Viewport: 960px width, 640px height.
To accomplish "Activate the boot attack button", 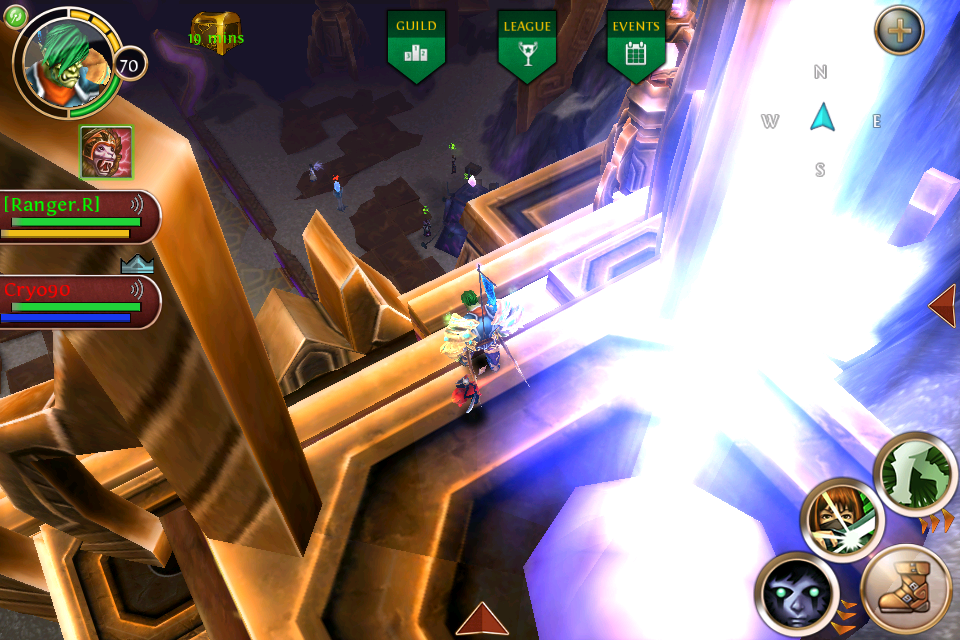I will (x=906, y=590).
